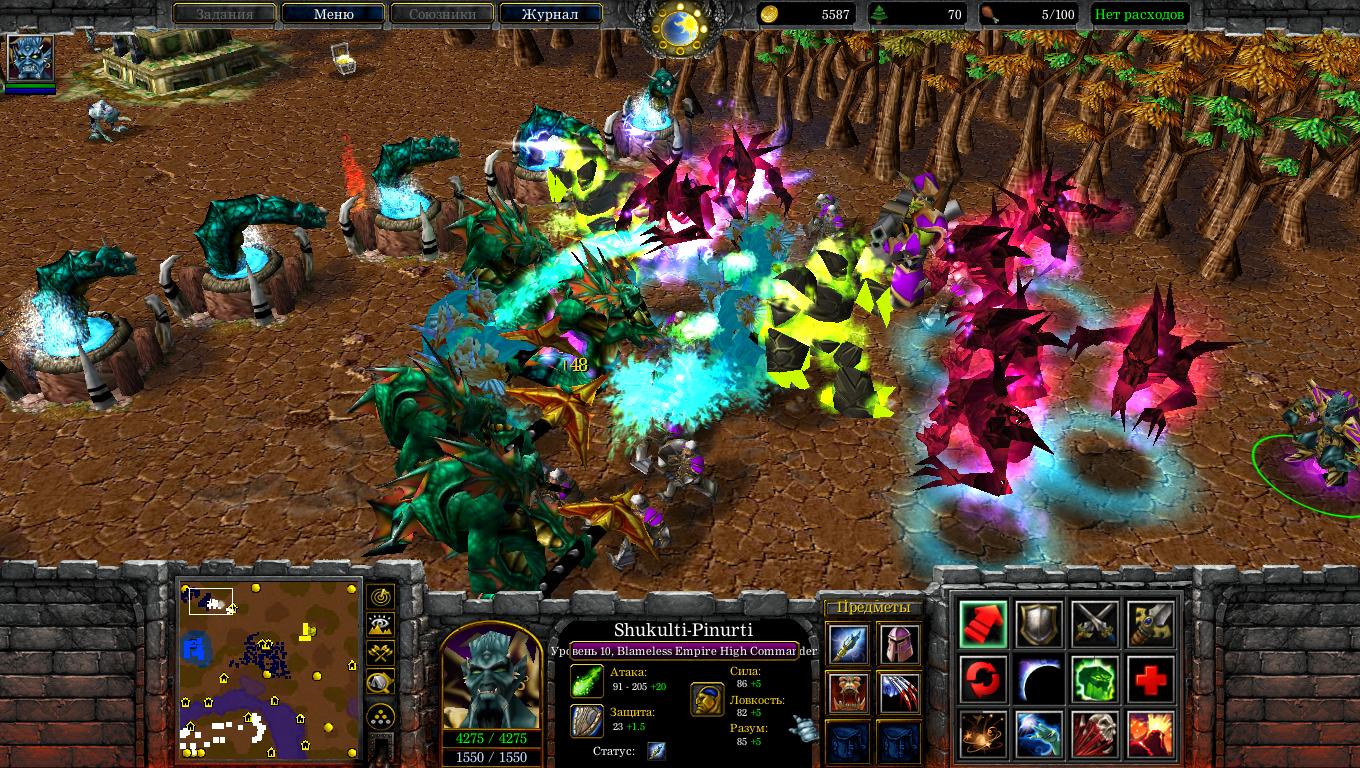Activate the red arrow Move command
The image size is (1360, 768).
pos(983,624)
